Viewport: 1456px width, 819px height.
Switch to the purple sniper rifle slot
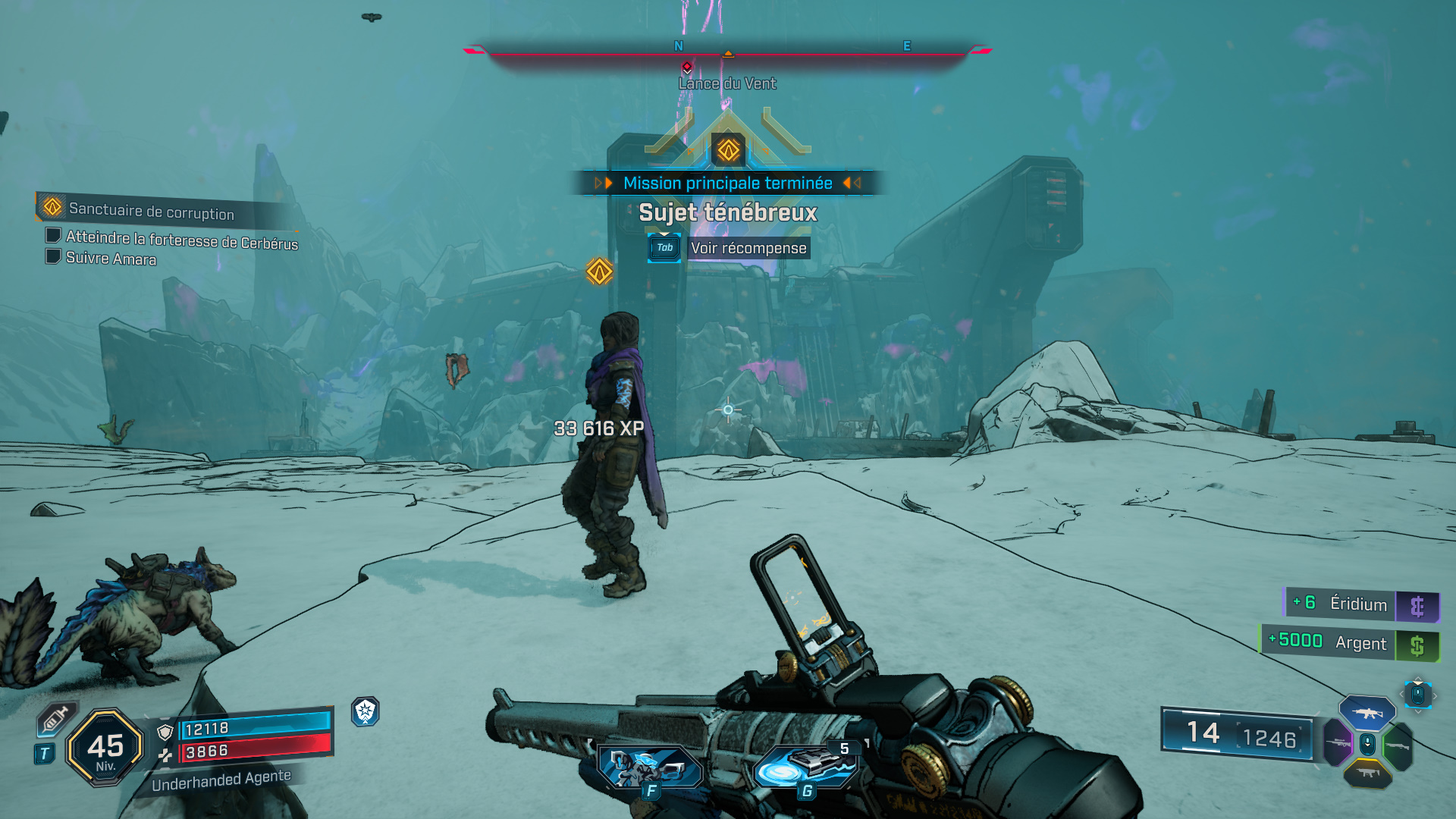click(x=1337, y=743)
